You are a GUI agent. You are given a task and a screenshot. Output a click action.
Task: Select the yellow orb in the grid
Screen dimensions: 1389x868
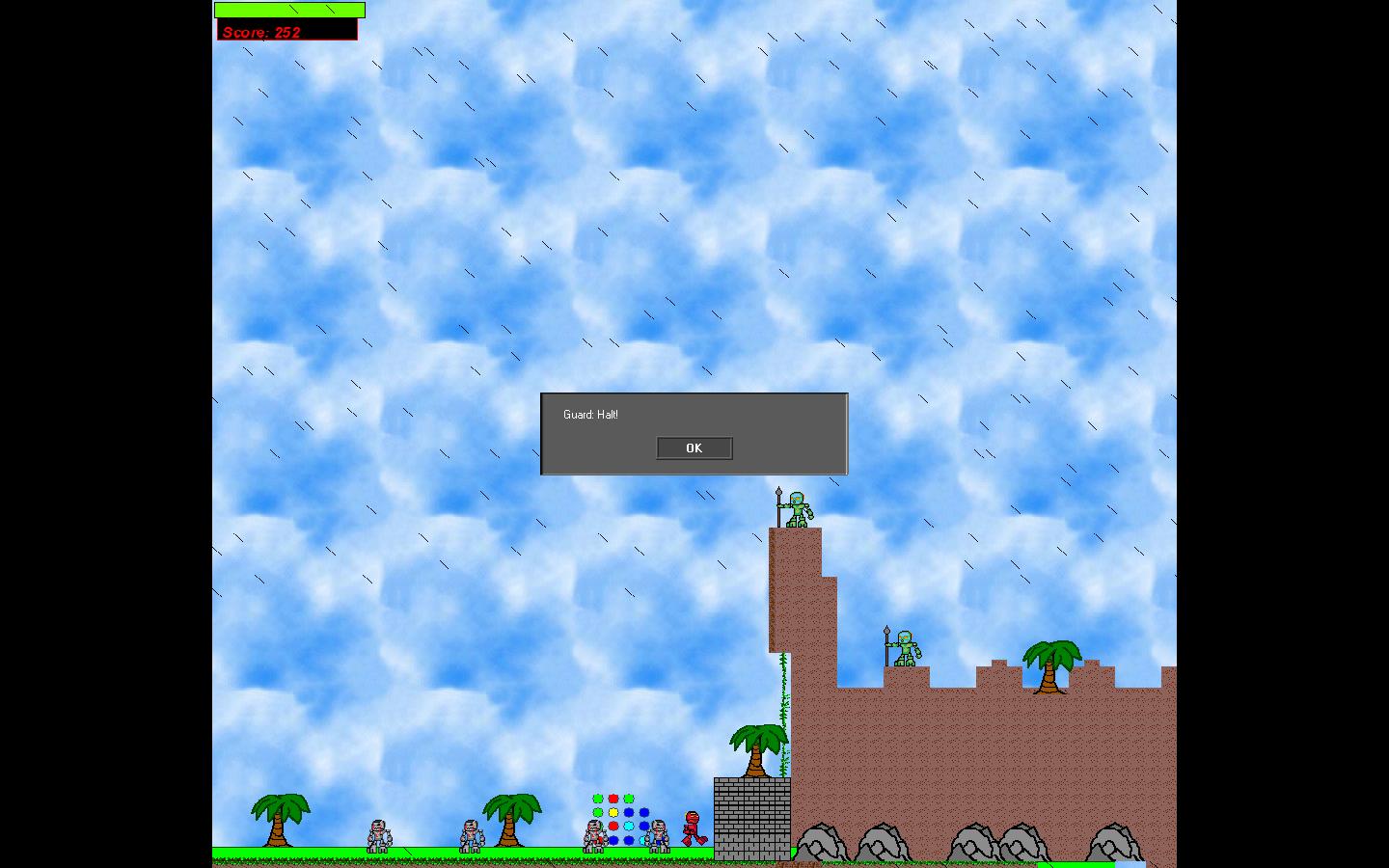click(612, 811)
